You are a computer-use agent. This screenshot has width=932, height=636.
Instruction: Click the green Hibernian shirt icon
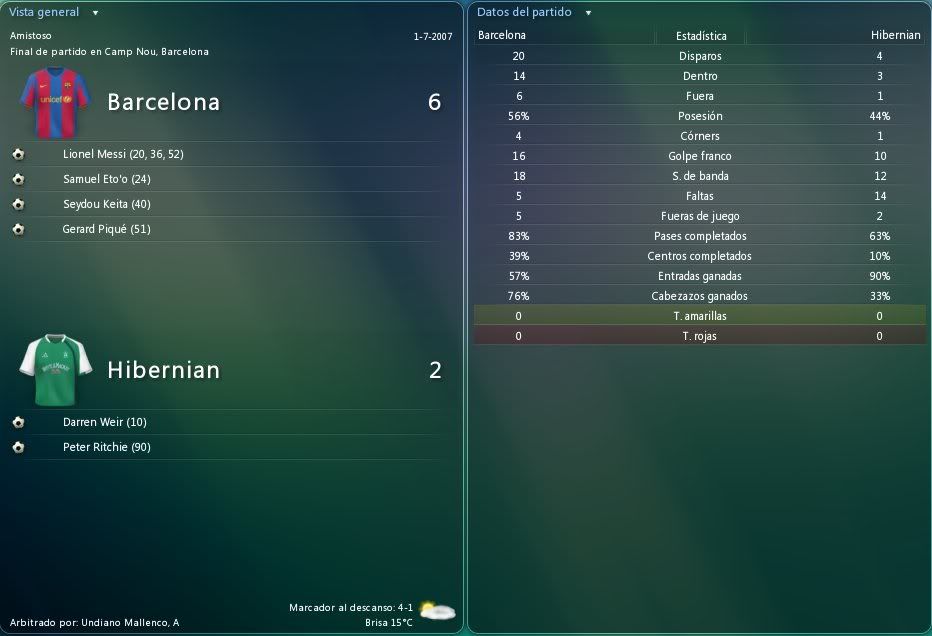click(x=55, y=369)
